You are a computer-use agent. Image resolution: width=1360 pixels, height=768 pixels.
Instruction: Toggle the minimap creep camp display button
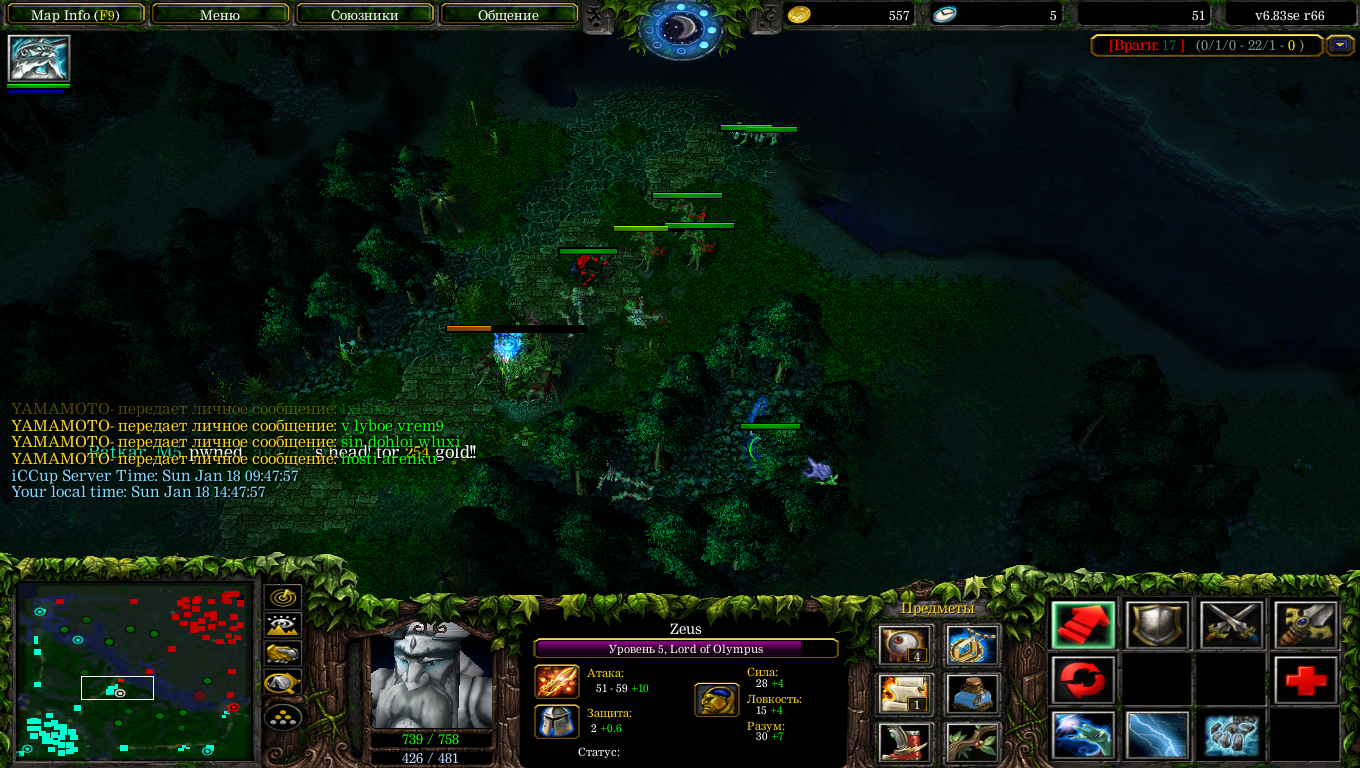pyautogui.click(x=284, y=686)
